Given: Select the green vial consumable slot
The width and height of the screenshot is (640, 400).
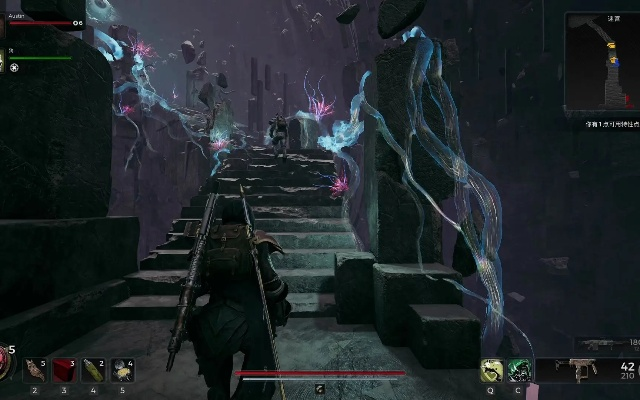Looking at the screenshot, I should pos(93,371).
